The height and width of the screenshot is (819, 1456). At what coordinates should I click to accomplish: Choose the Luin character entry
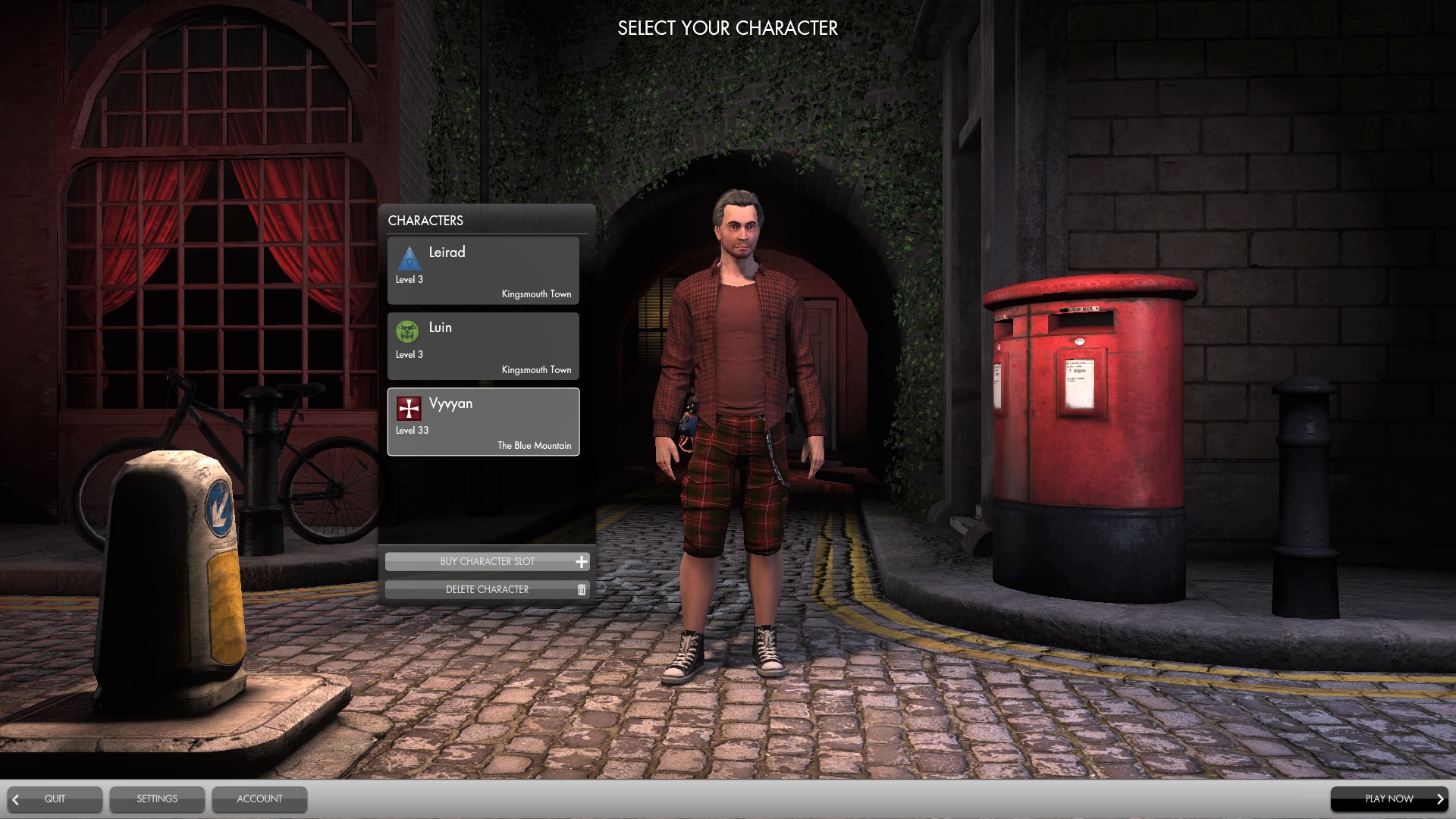tap(483, 346)
